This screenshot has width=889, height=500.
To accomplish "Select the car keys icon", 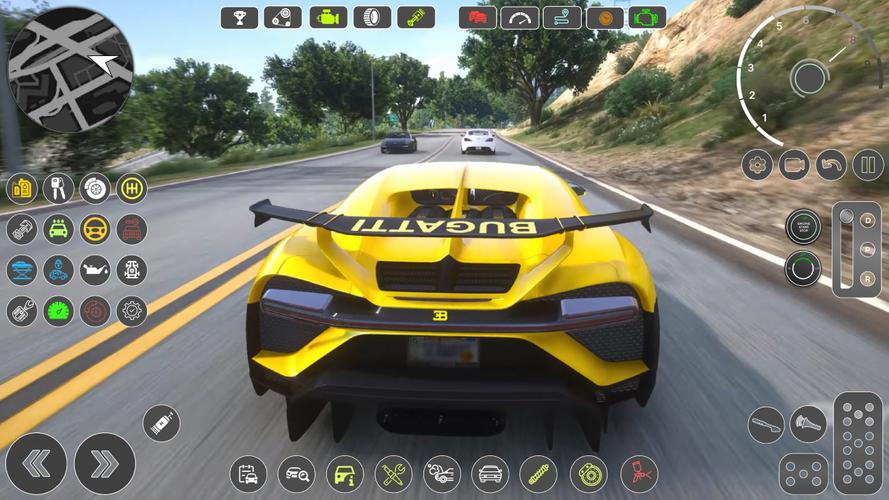I will click(58, 188).
